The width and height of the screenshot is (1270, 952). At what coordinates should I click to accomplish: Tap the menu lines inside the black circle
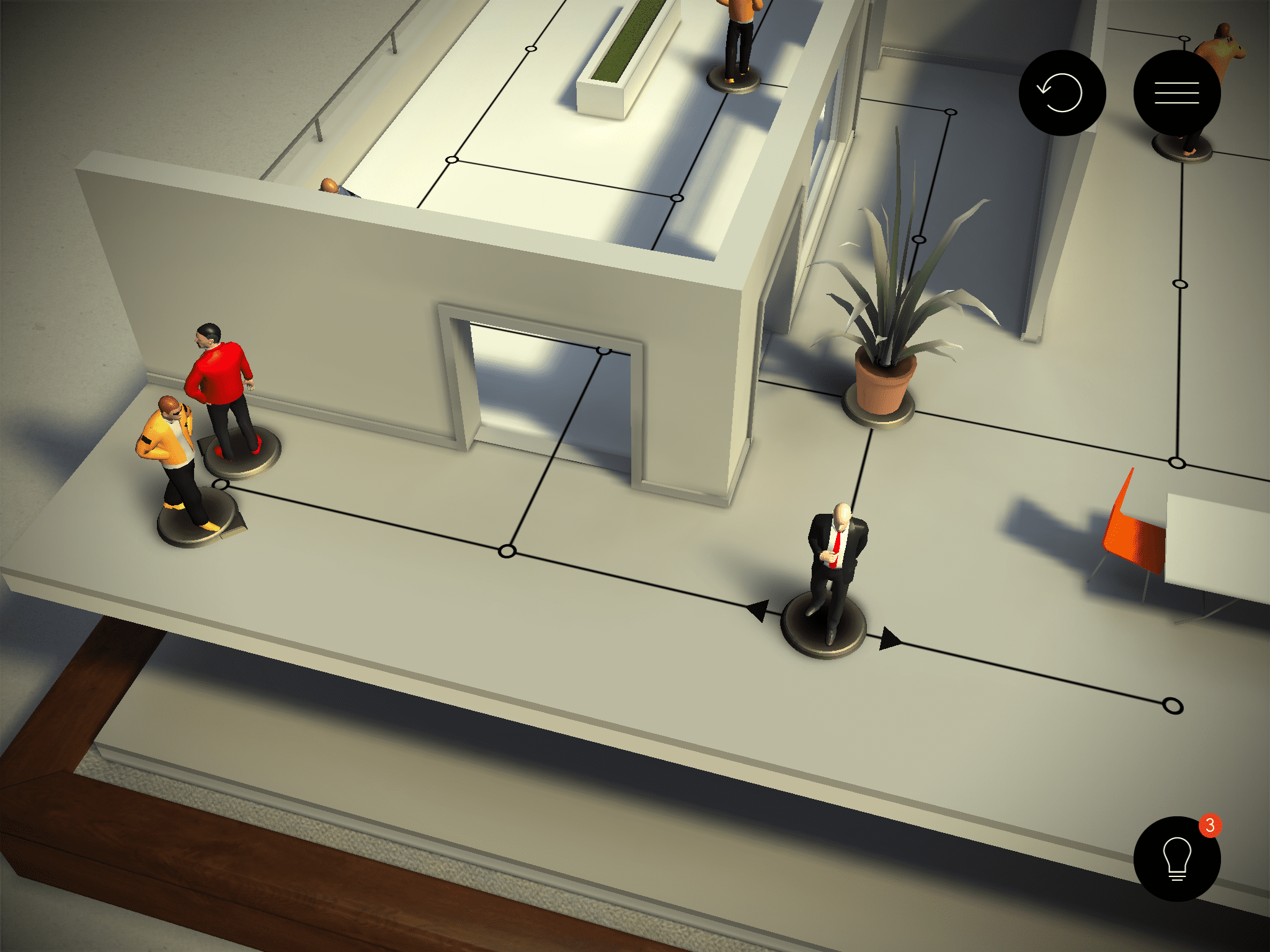1178,93
